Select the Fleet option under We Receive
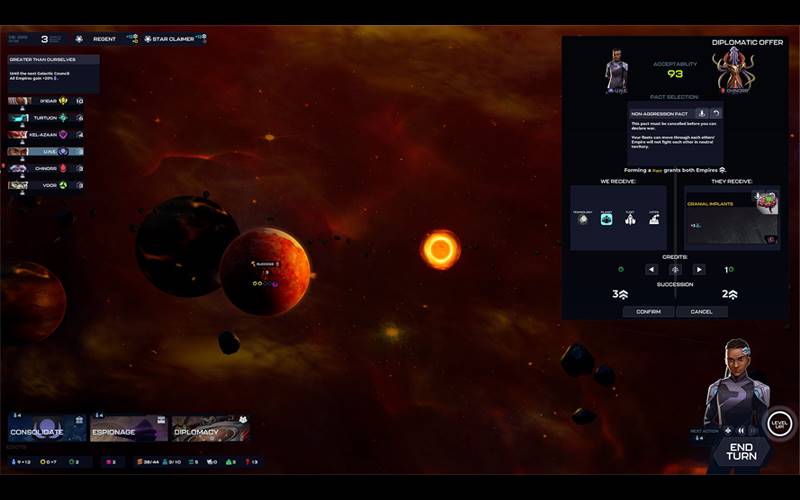This screenshot has height=500, width=800. click(x=630, y=219)
